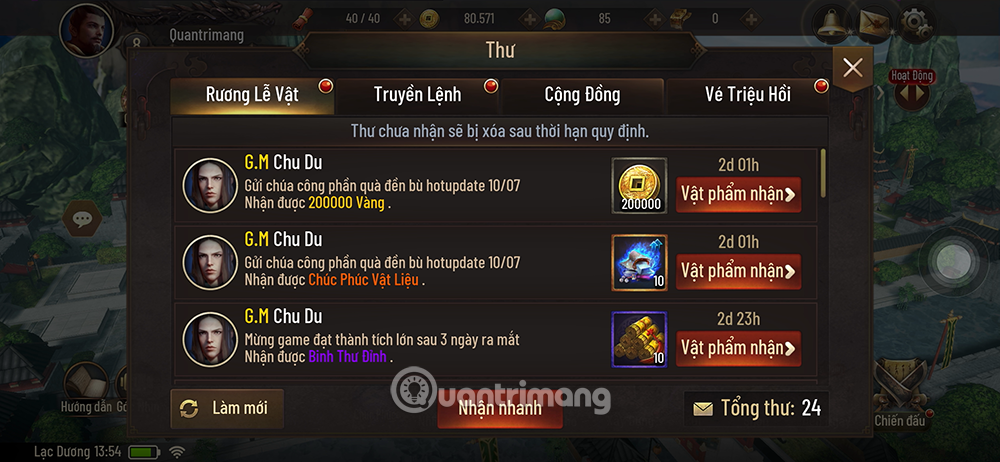The image size is (1000, 462).
Task: Open the player avatar portrait
Action: click(85, 30)
